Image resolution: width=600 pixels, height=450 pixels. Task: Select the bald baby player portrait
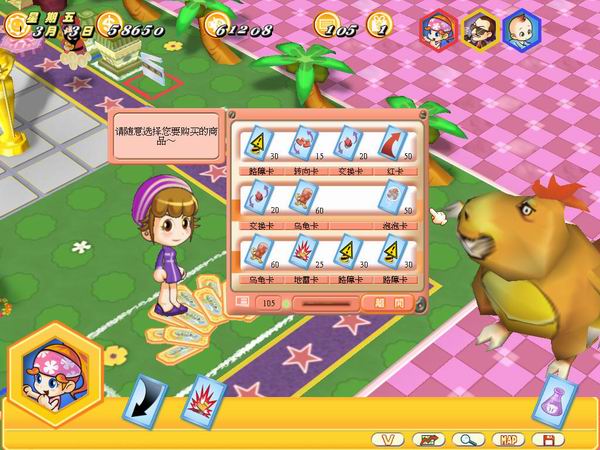click(x=520, y=27)
